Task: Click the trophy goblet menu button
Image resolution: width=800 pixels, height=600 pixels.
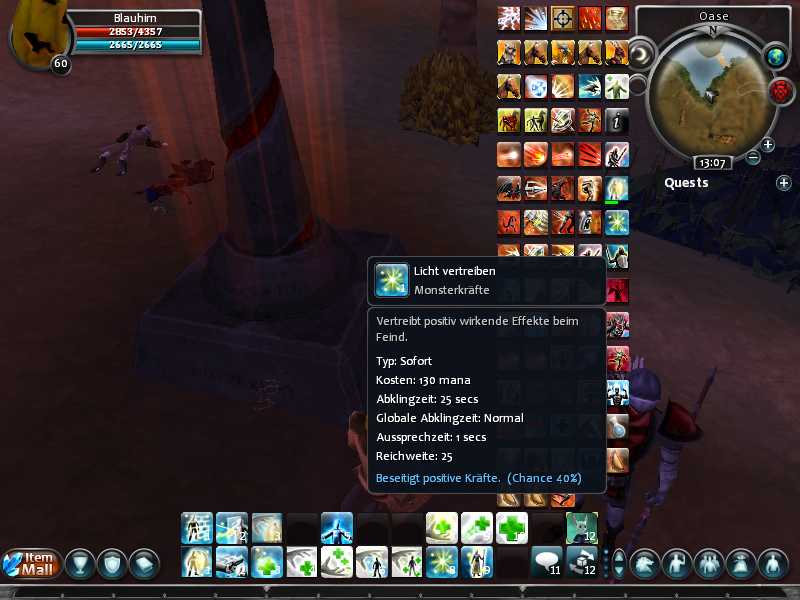Action: click(x=79, y=564)
